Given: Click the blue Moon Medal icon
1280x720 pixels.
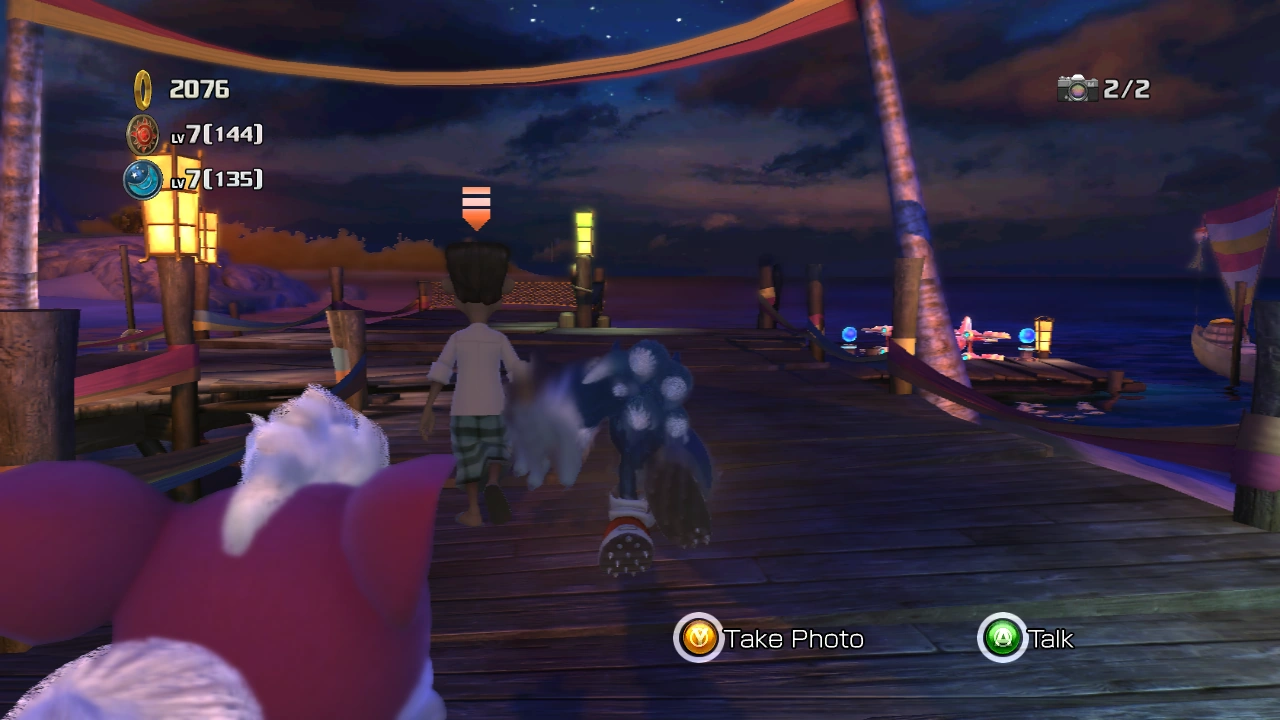Looking at the screenshot, I should [143, 179].
